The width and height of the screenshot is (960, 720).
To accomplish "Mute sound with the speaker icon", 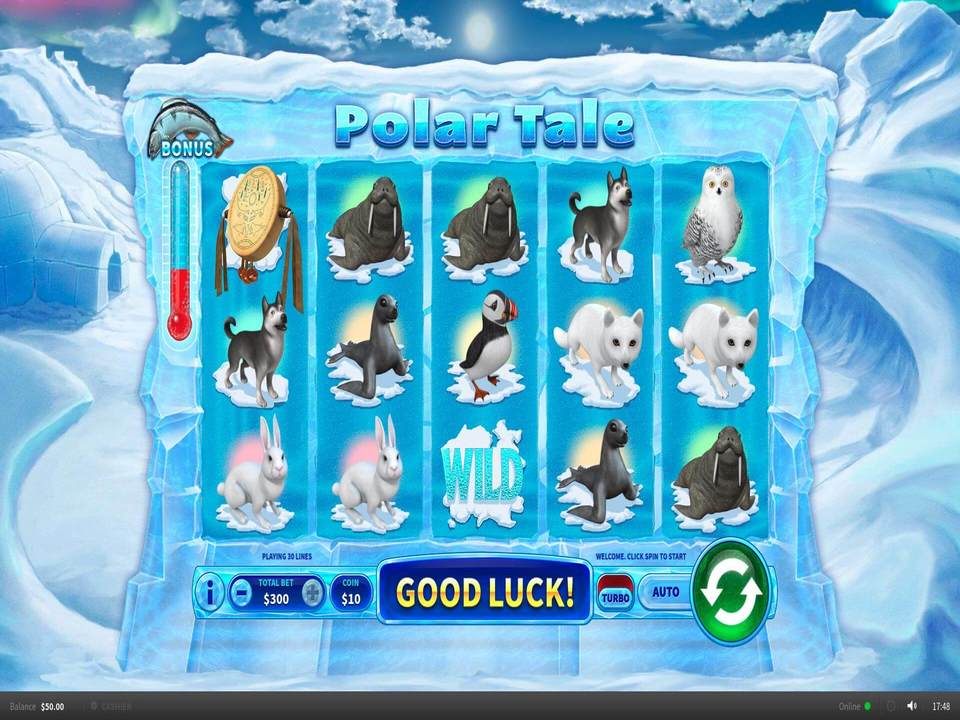I will coord(911,706).
